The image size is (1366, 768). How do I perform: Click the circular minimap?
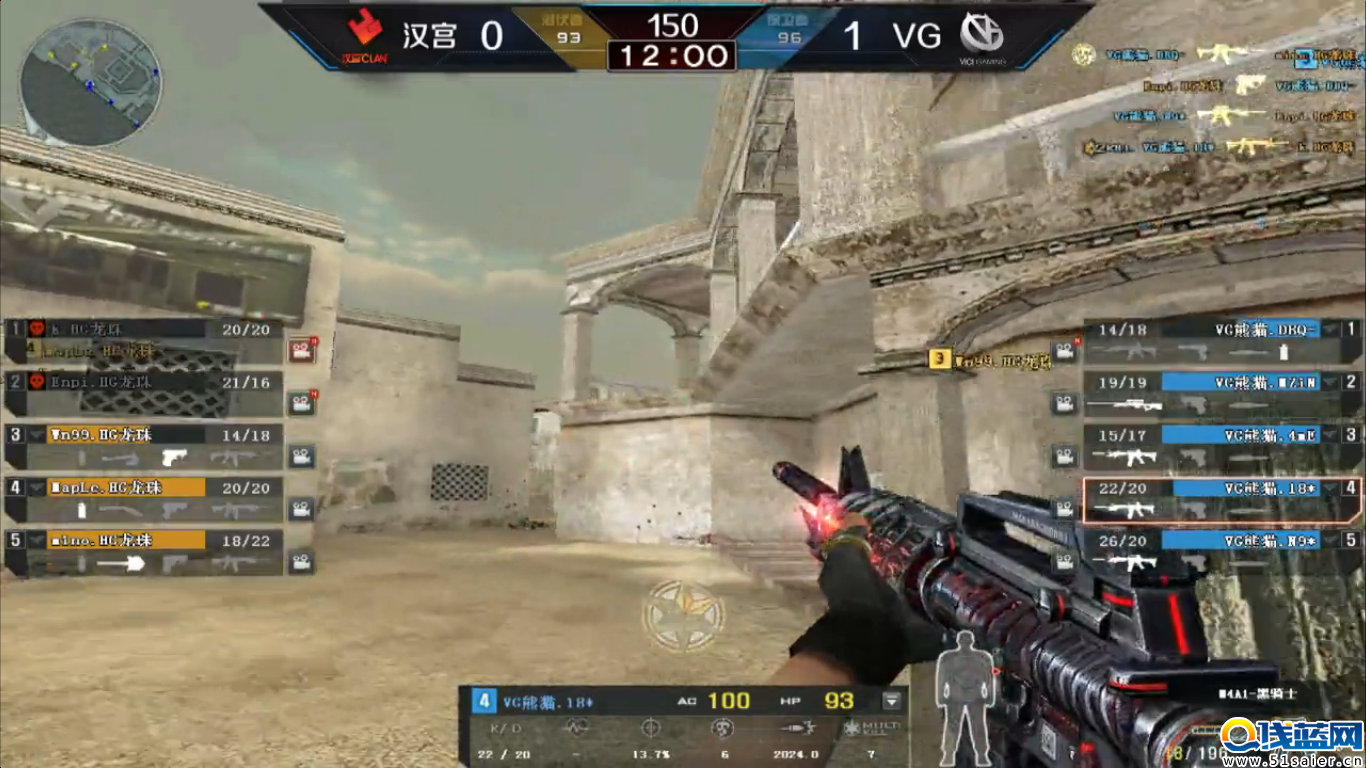coord(89,82)
